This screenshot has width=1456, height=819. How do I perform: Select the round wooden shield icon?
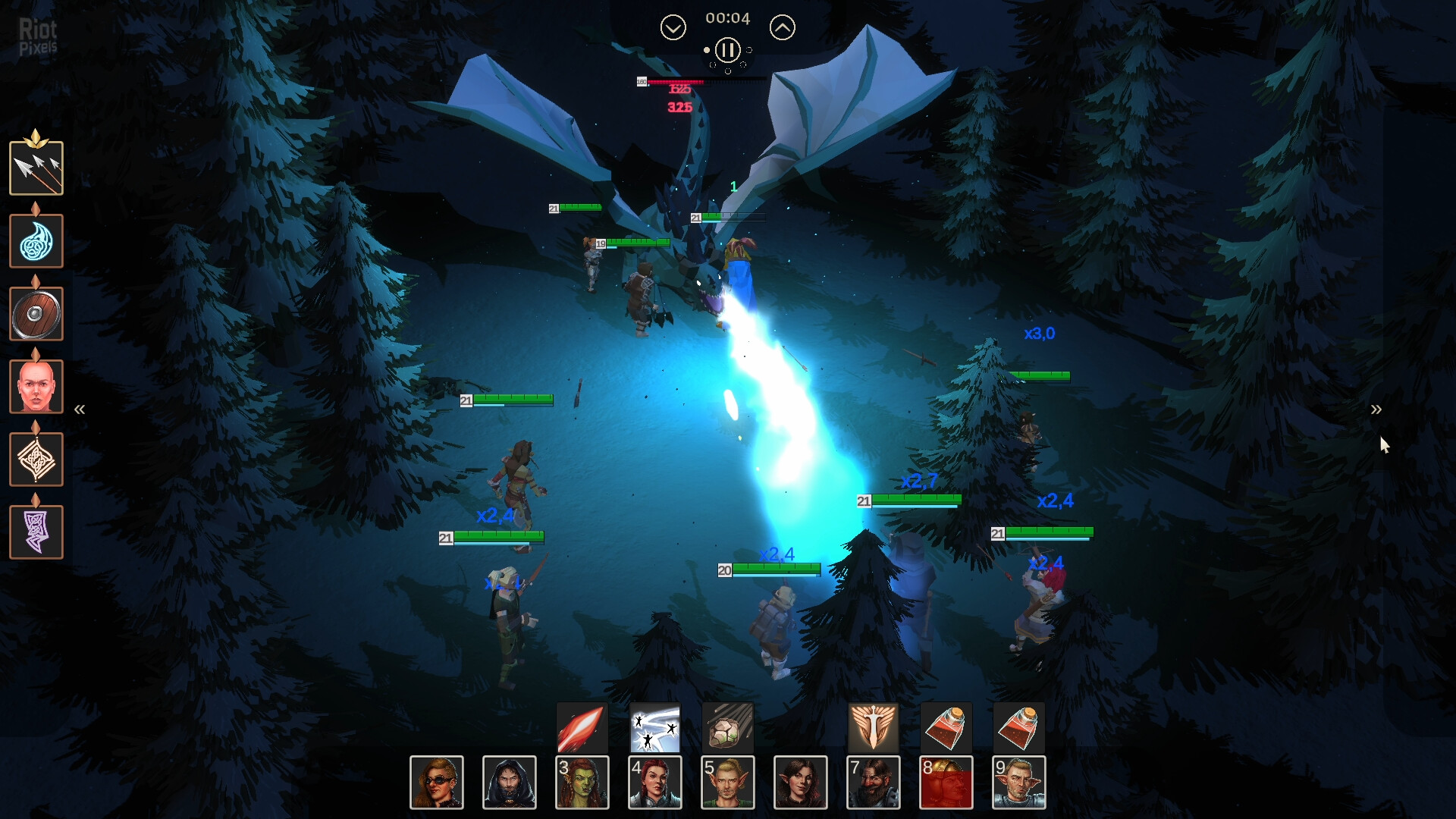(36, 314)
